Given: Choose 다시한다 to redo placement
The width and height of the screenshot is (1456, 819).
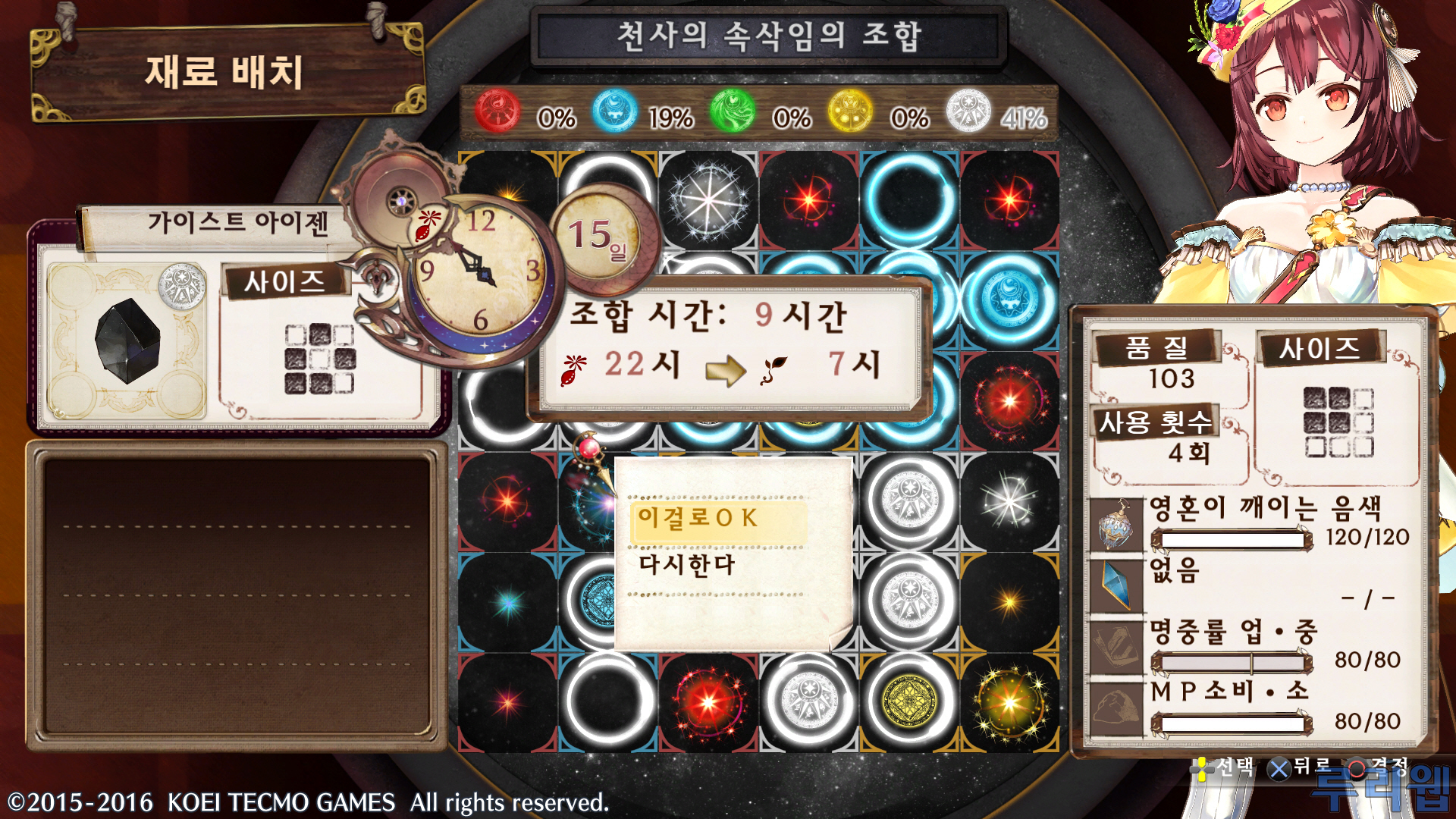Looking at the screenshot, I should coord(687,566).
